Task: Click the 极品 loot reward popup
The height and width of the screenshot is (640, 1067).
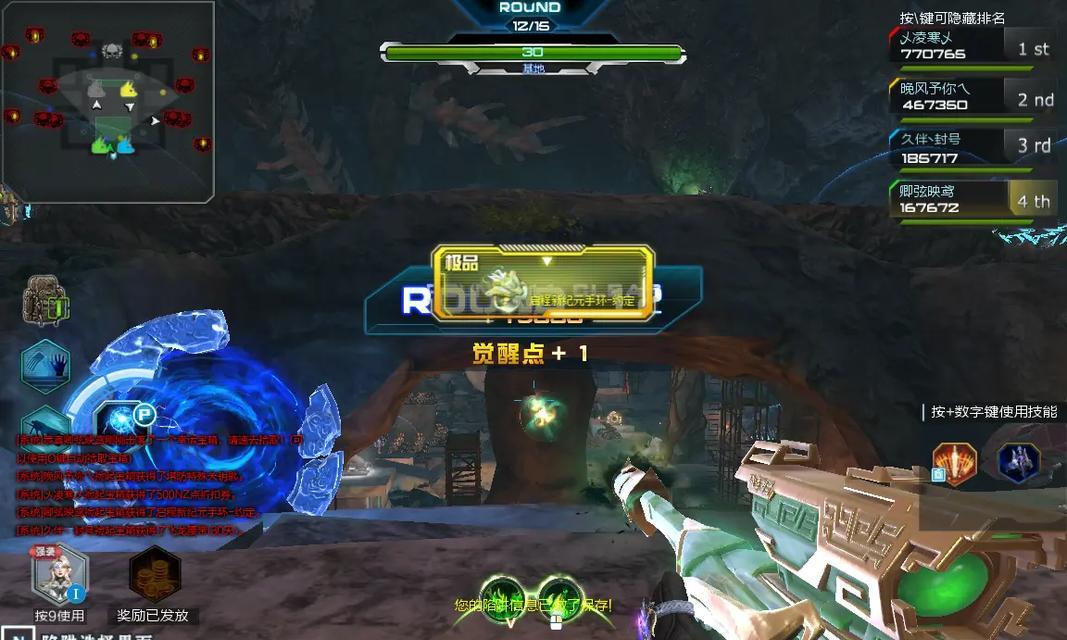Action: click(x=543, y=283)
